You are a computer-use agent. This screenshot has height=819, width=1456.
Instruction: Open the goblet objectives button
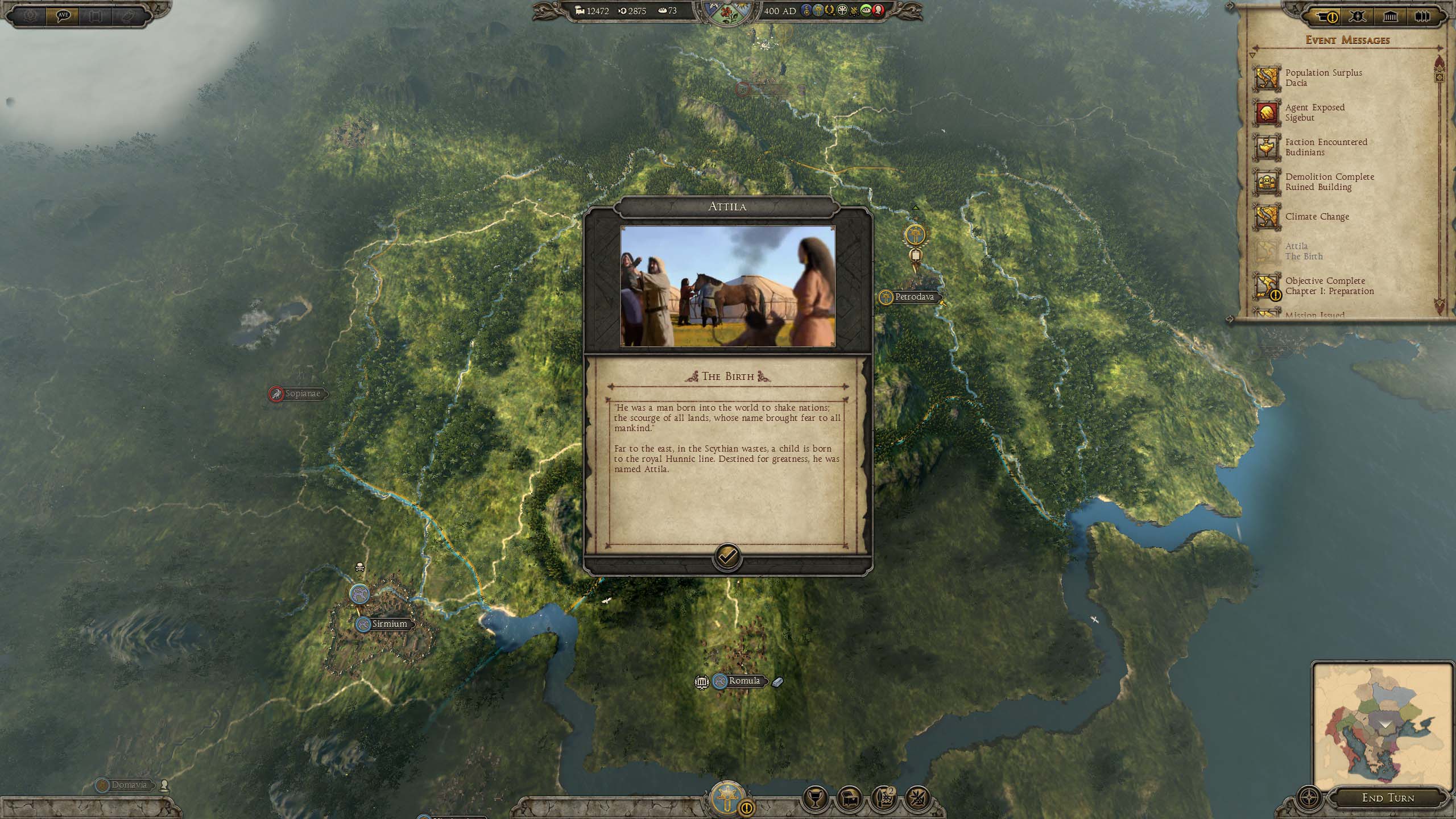pyautogui.click(x=815, y=800)
